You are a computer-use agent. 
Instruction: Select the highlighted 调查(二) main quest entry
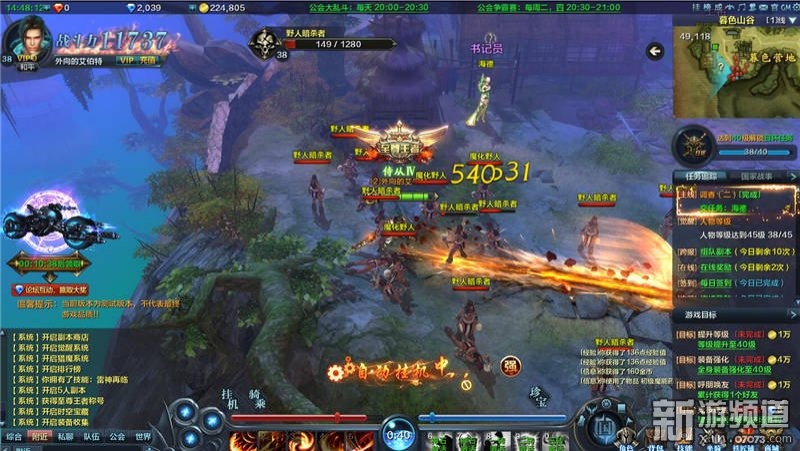pos(726,194)
